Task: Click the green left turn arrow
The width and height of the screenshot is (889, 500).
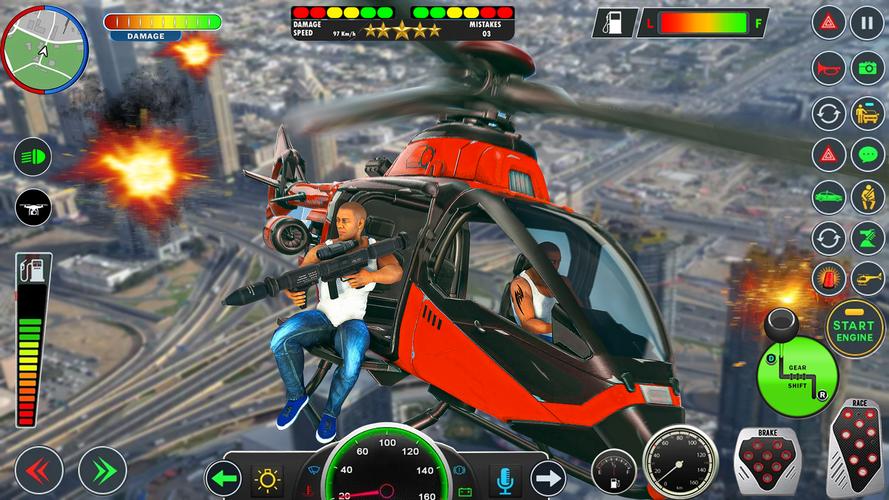Action: pyautogui.click(x=224, y=479)
